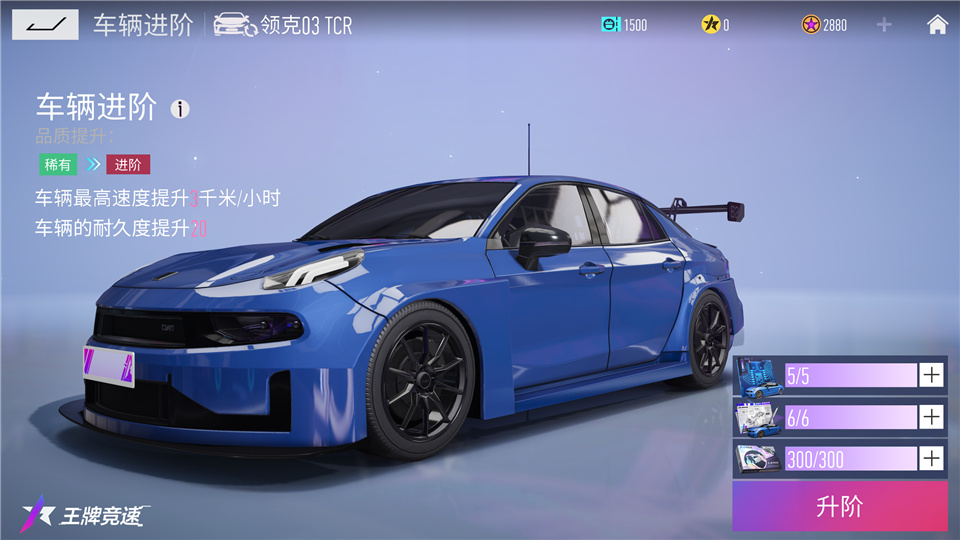Add more purple star currency with plus
This screenshot has height=540, width=960.
[x=884, y=25]
